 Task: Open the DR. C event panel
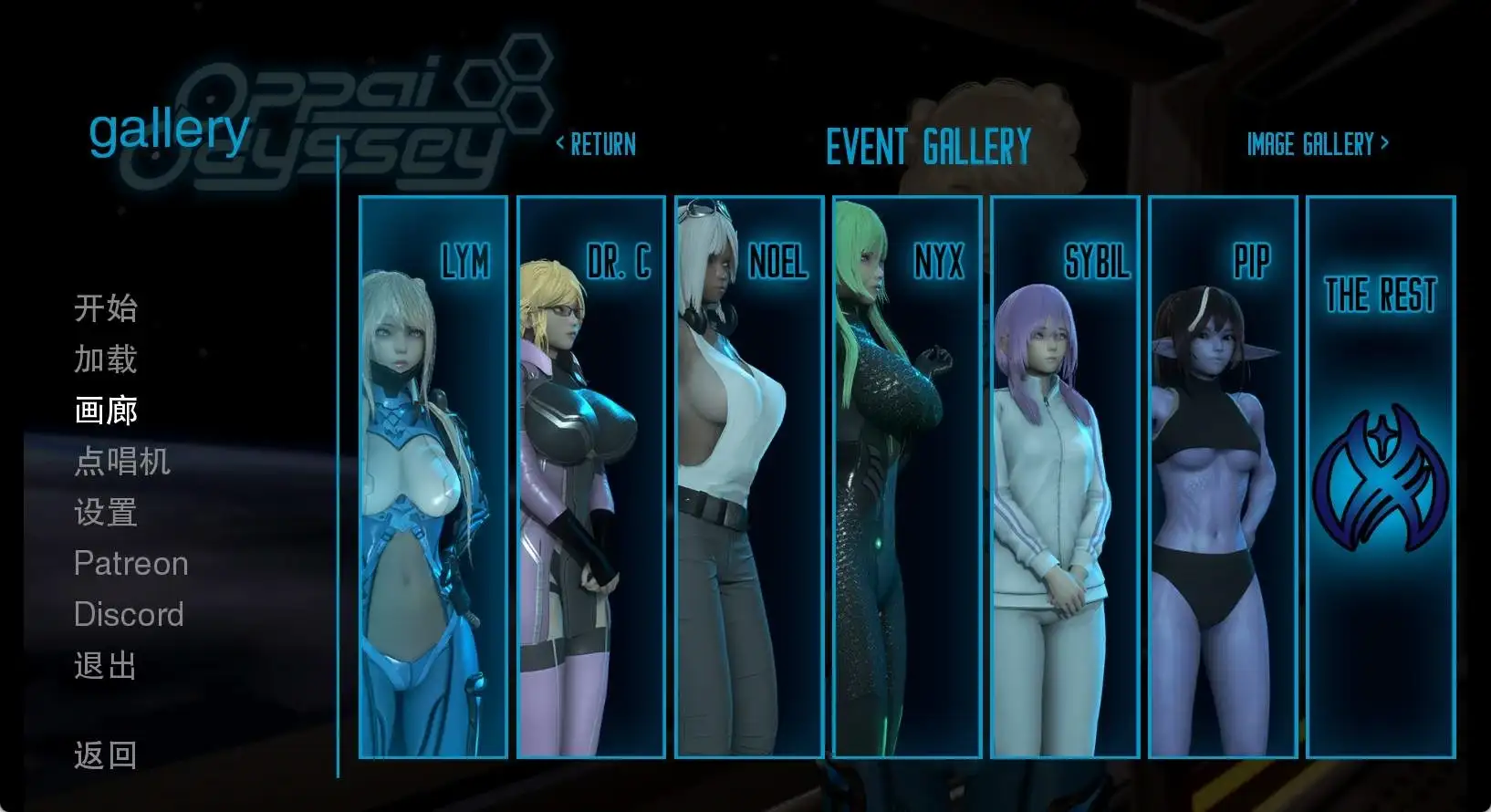590,476
